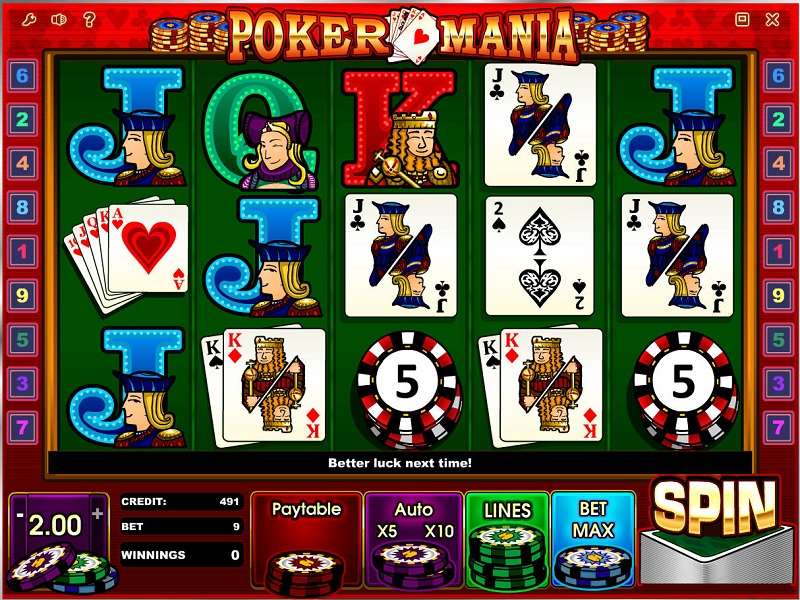The width and height of the screenshot is (800, 600).
Task: Start X10 auto spins
Action: 439,530
